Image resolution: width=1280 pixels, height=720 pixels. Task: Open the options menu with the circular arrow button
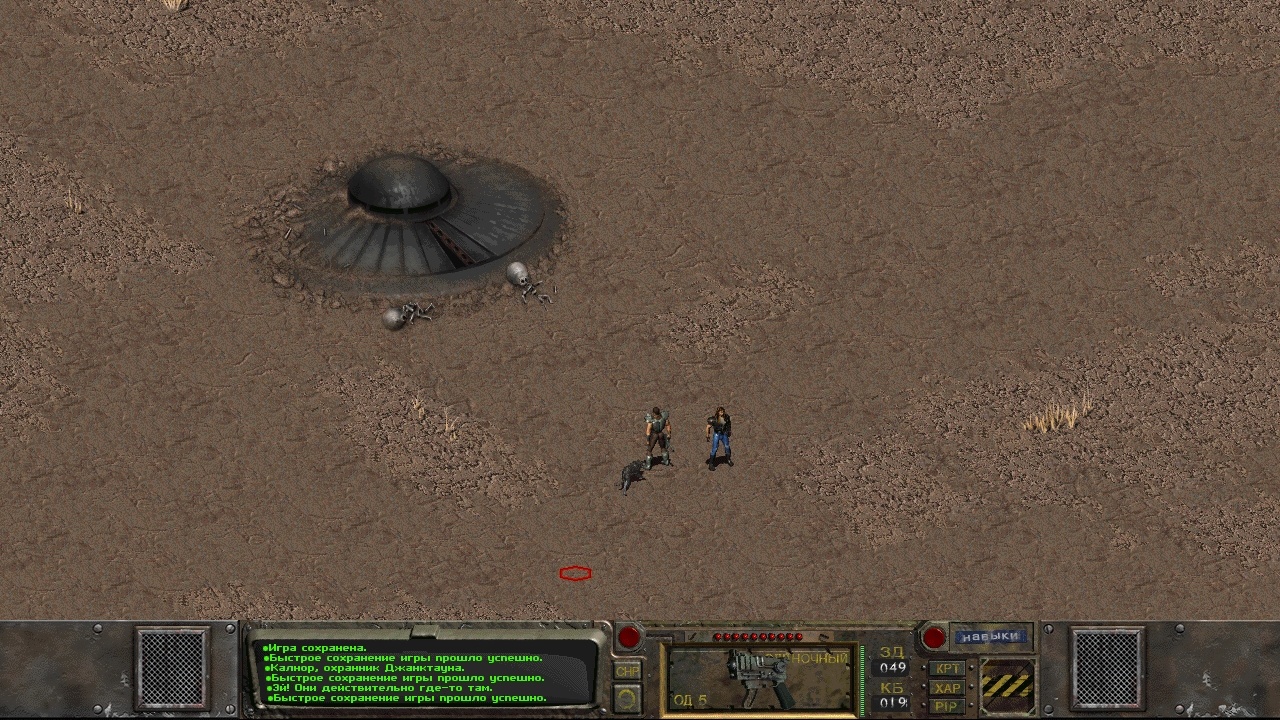[627, 696]
